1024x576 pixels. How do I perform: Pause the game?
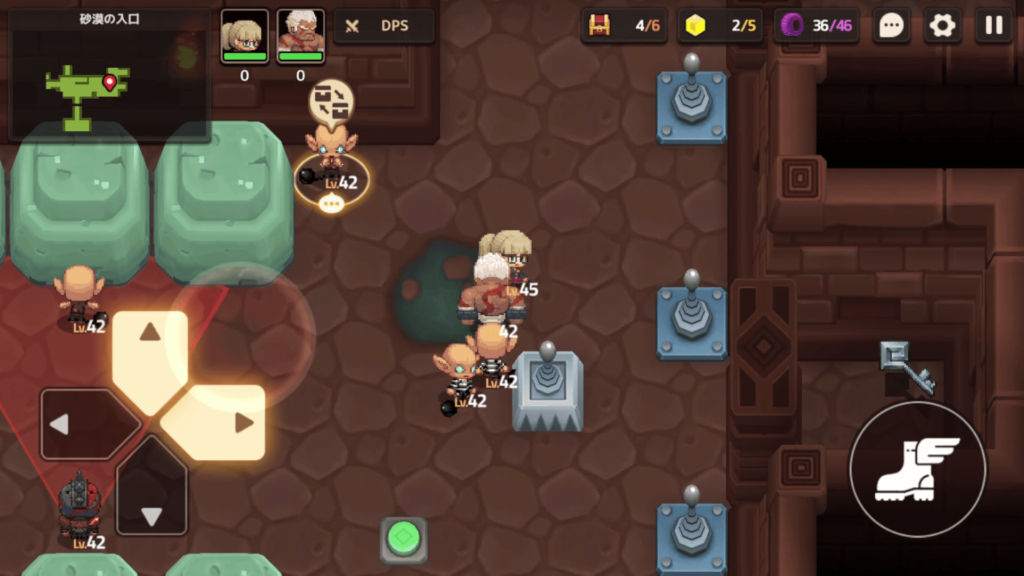[994, 26]
